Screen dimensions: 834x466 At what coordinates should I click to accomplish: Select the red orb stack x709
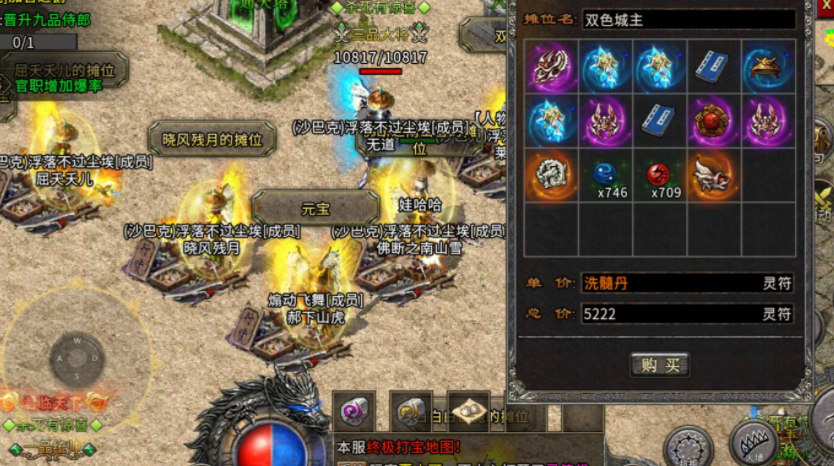(x=660, y=175)
